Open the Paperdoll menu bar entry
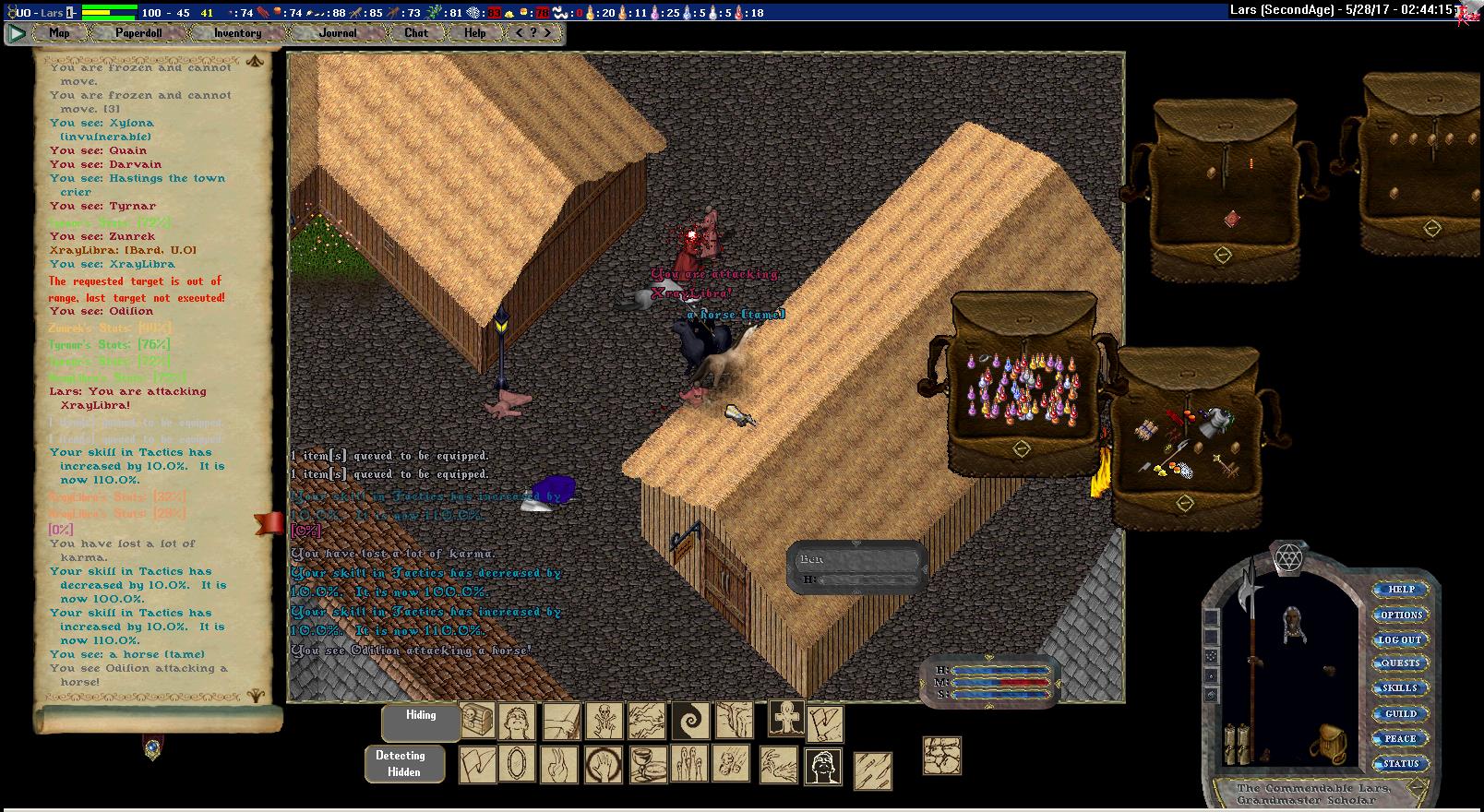 pyautogui.click(x=138, y=33)
